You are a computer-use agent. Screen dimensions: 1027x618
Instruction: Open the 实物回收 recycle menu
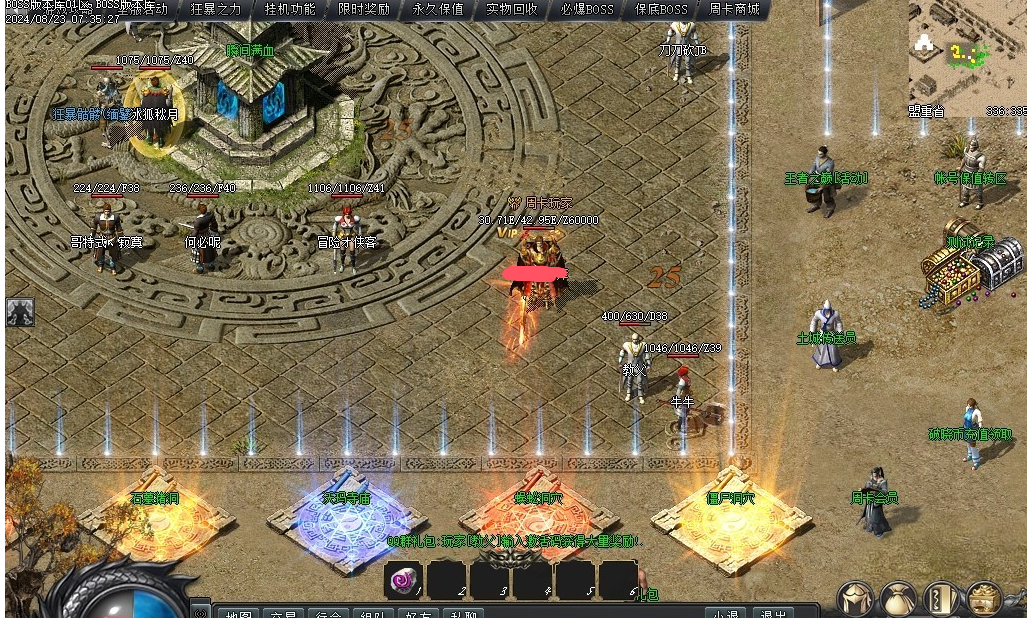click(512, 9)
